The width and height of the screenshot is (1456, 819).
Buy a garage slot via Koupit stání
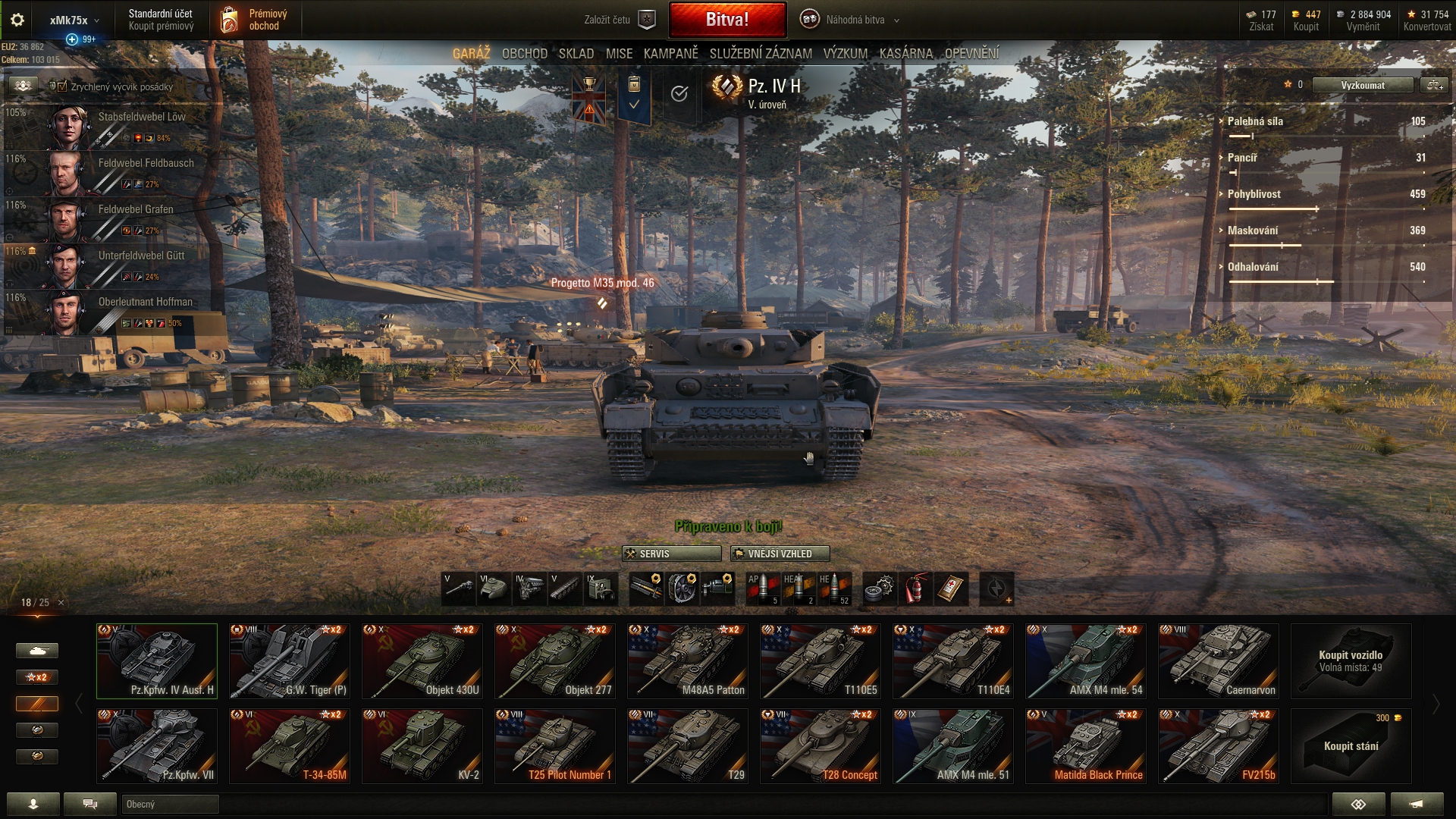(x=1351, y=745)
